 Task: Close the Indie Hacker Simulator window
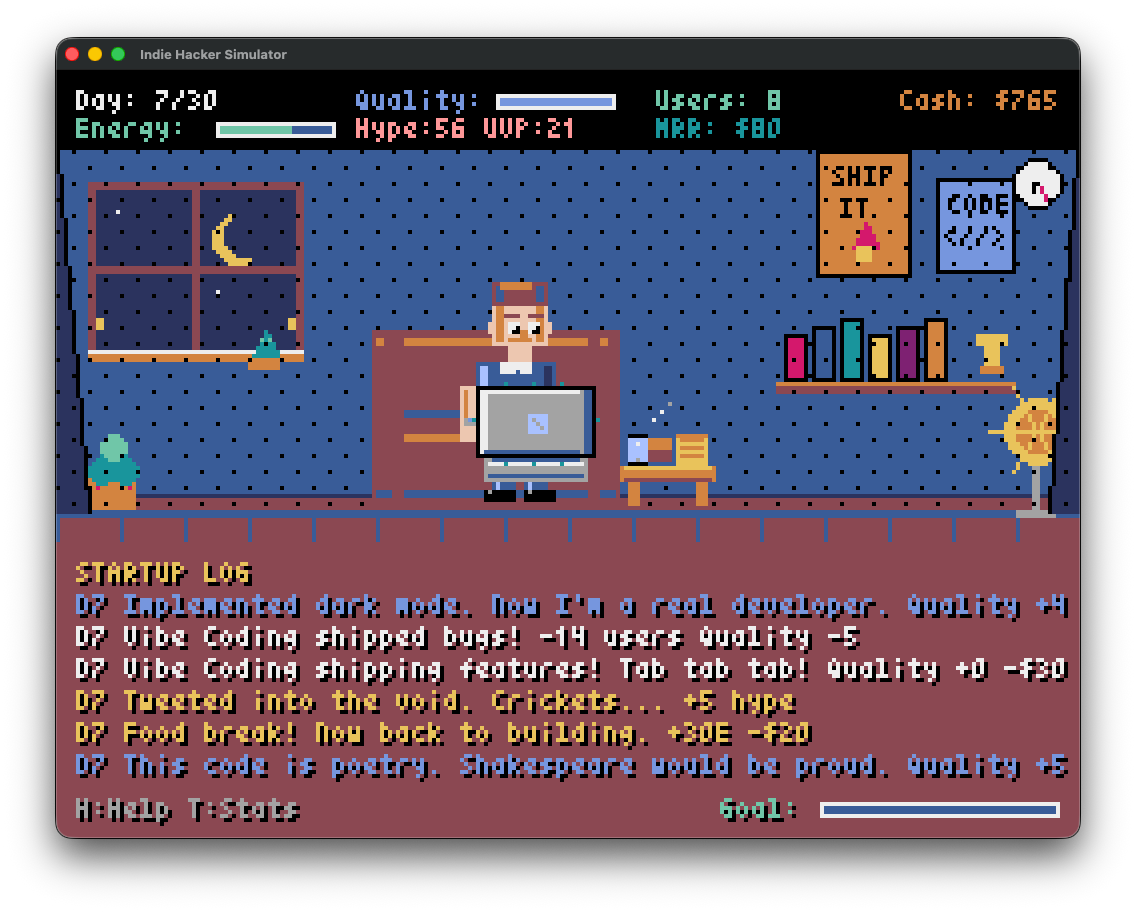point(72,54)
